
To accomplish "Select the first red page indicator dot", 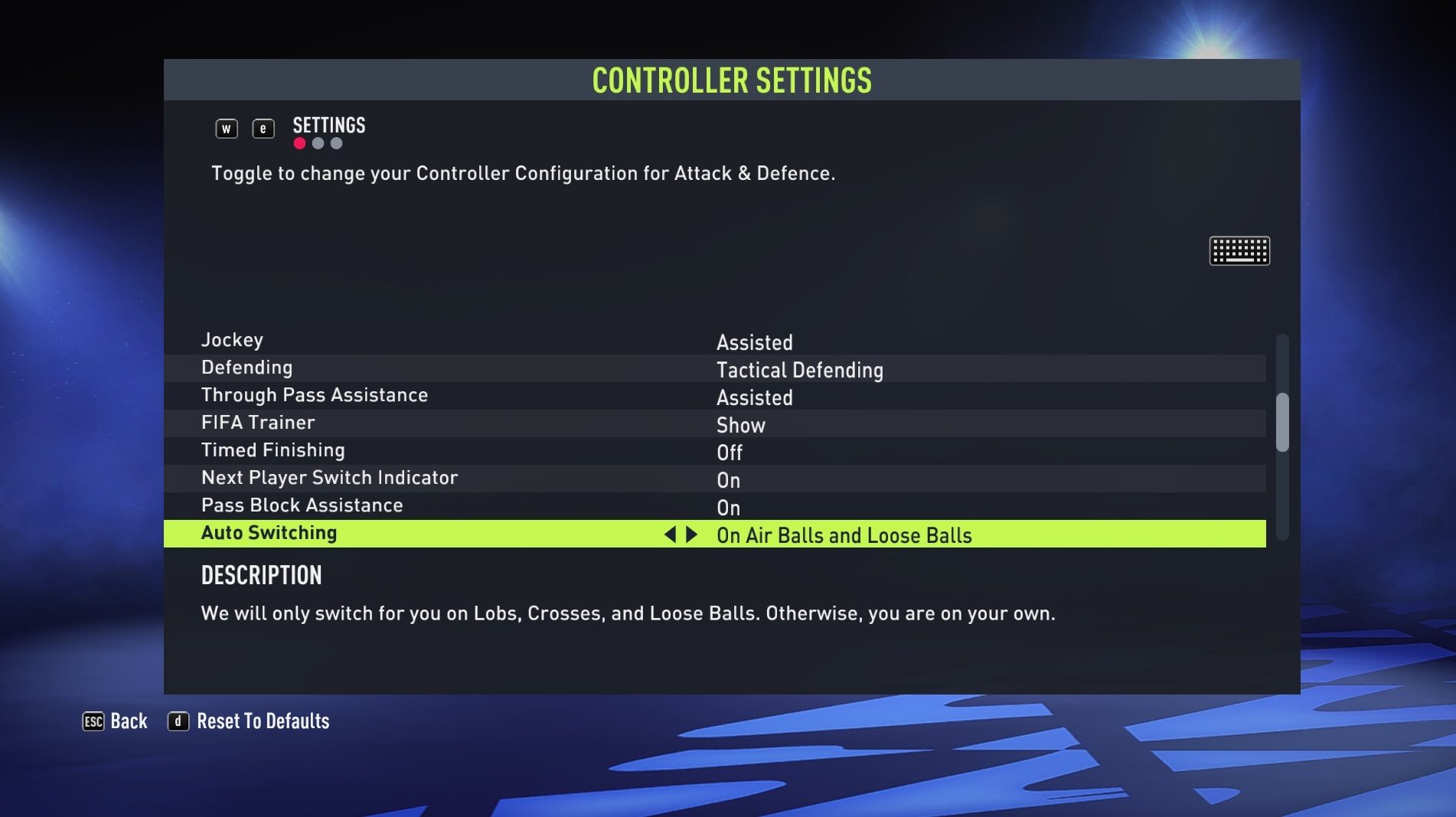I will (x=299, y=142).
